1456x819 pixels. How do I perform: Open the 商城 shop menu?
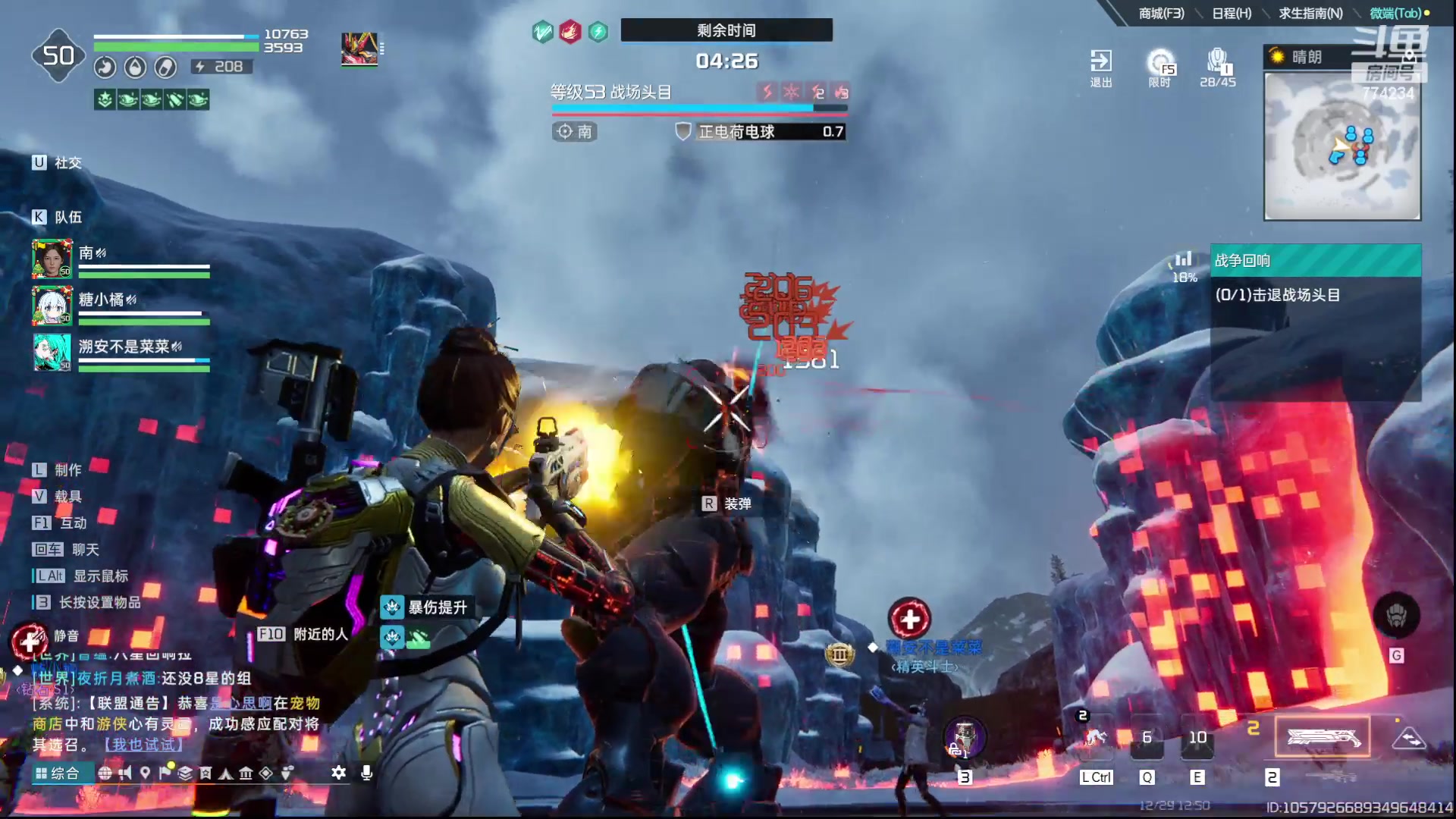1160,13
